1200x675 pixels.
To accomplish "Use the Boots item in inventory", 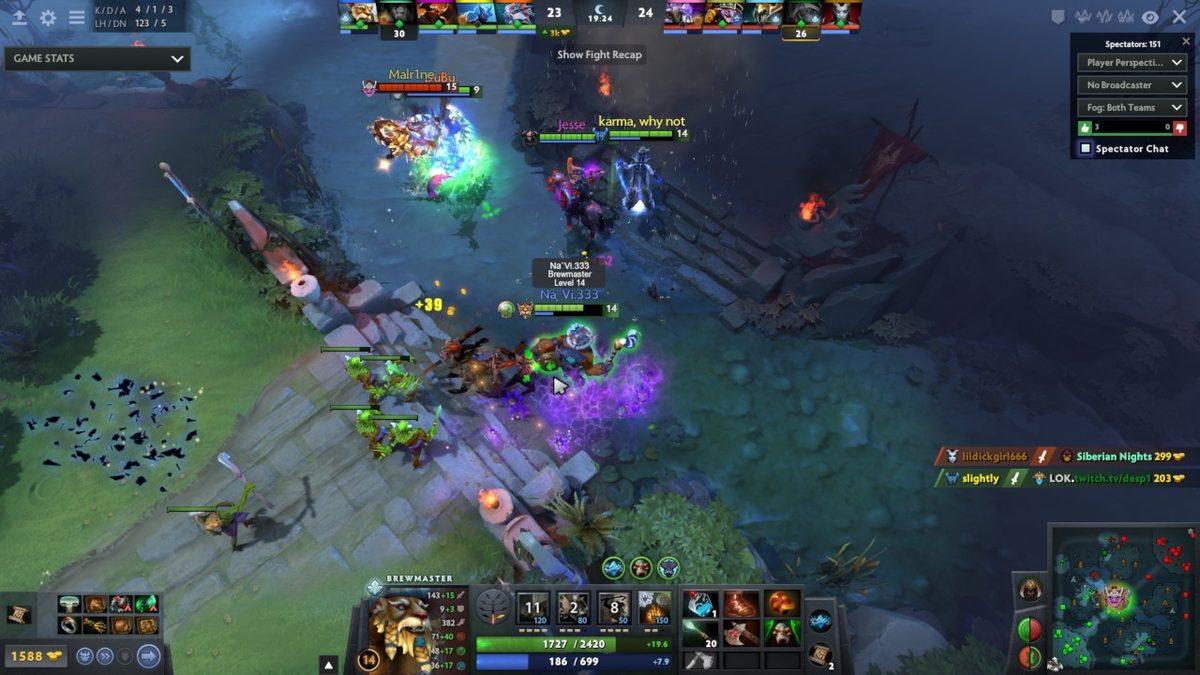I will (x=742, y=604).
